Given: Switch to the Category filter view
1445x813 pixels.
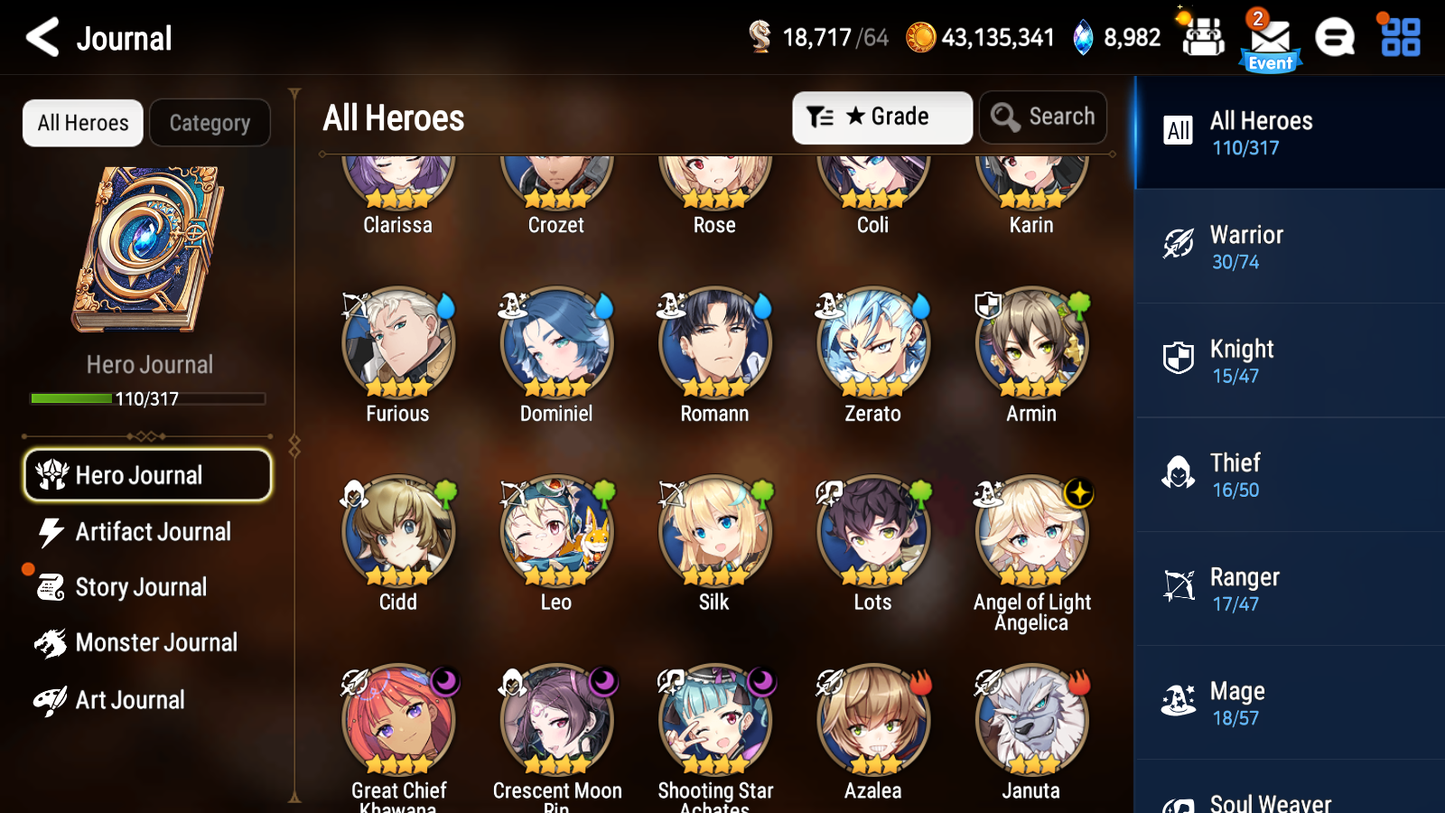Looking at the screenshot, I should [210, 122].
